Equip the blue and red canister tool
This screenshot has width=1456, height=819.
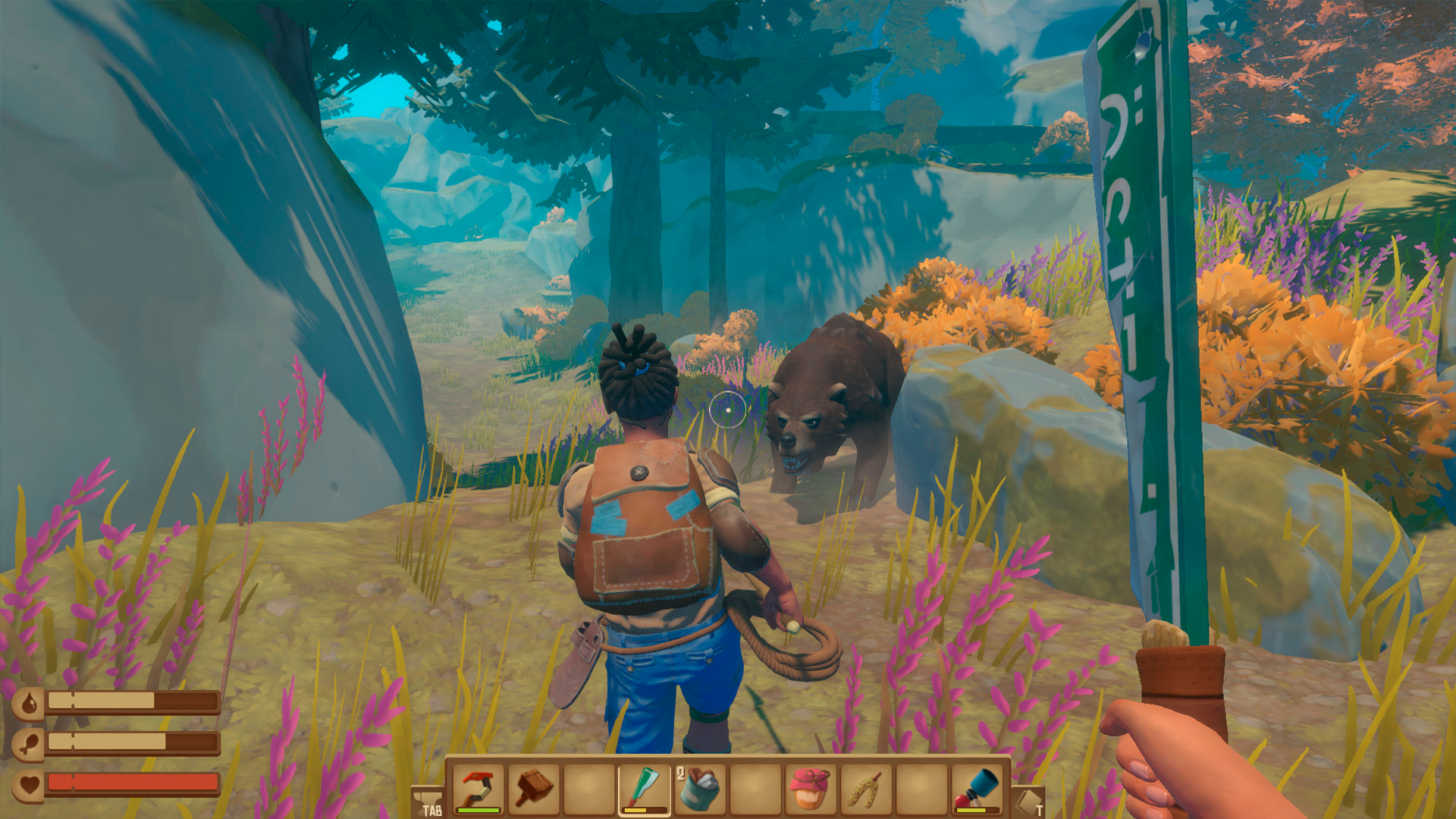(976, 789)
